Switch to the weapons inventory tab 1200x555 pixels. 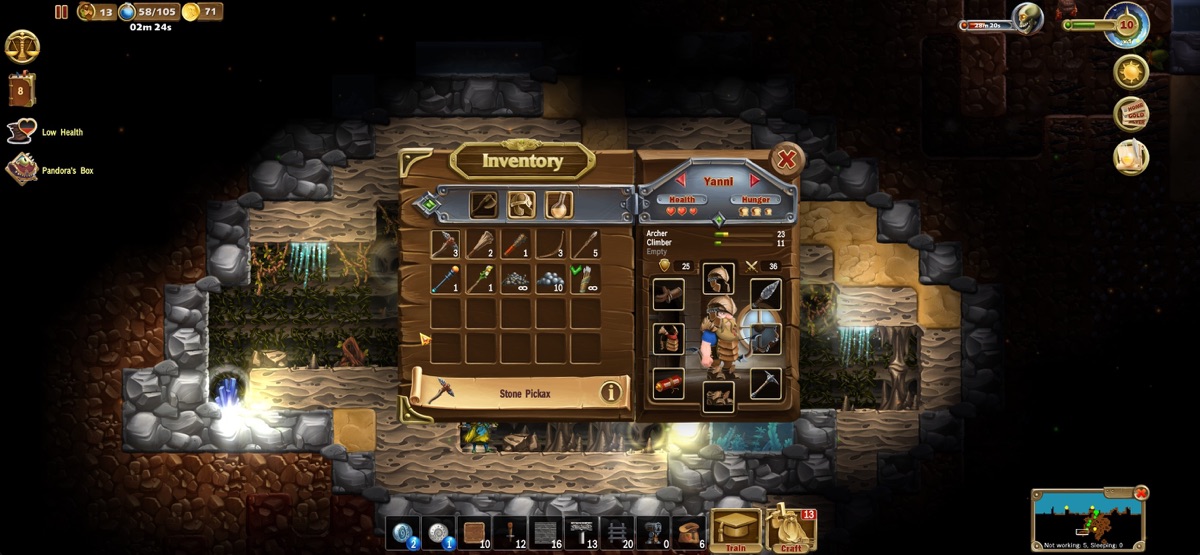click(484, 204)
